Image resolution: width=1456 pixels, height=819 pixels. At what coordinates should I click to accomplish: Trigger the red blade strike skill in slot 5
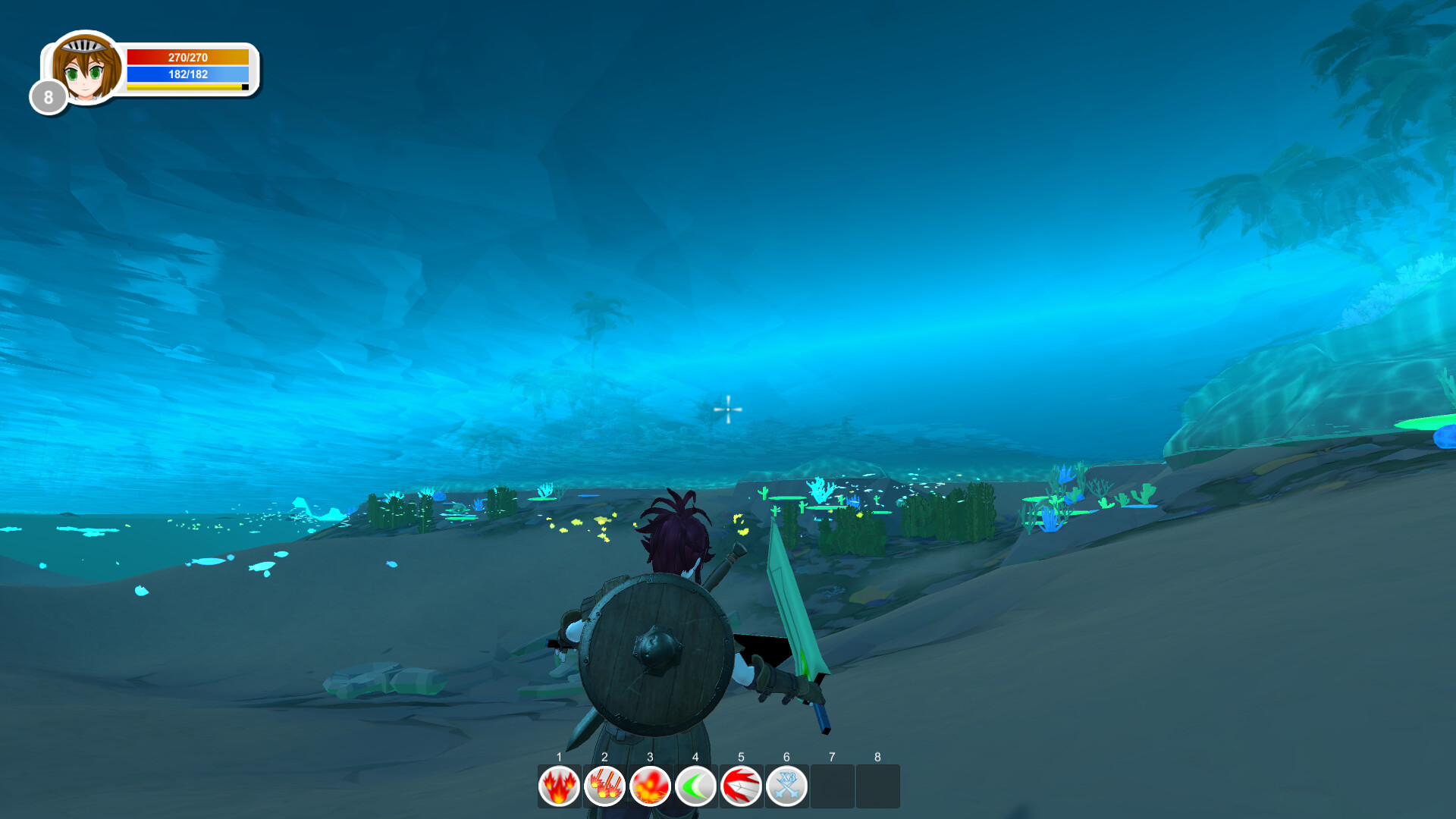[x=741, y=786]
